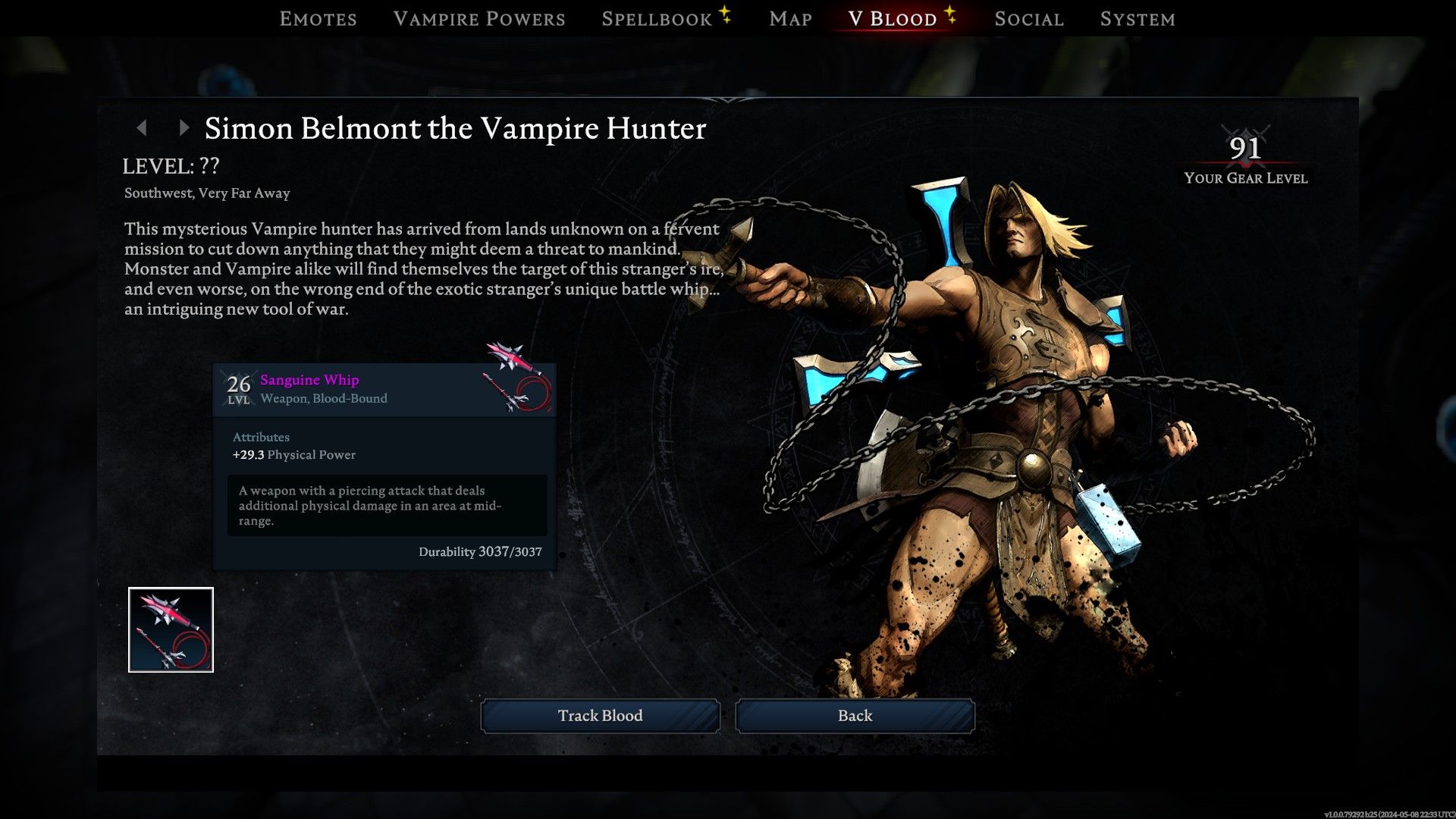
Task: Select the whip thumbnail below the tooltip
Action: click(171, 629)
